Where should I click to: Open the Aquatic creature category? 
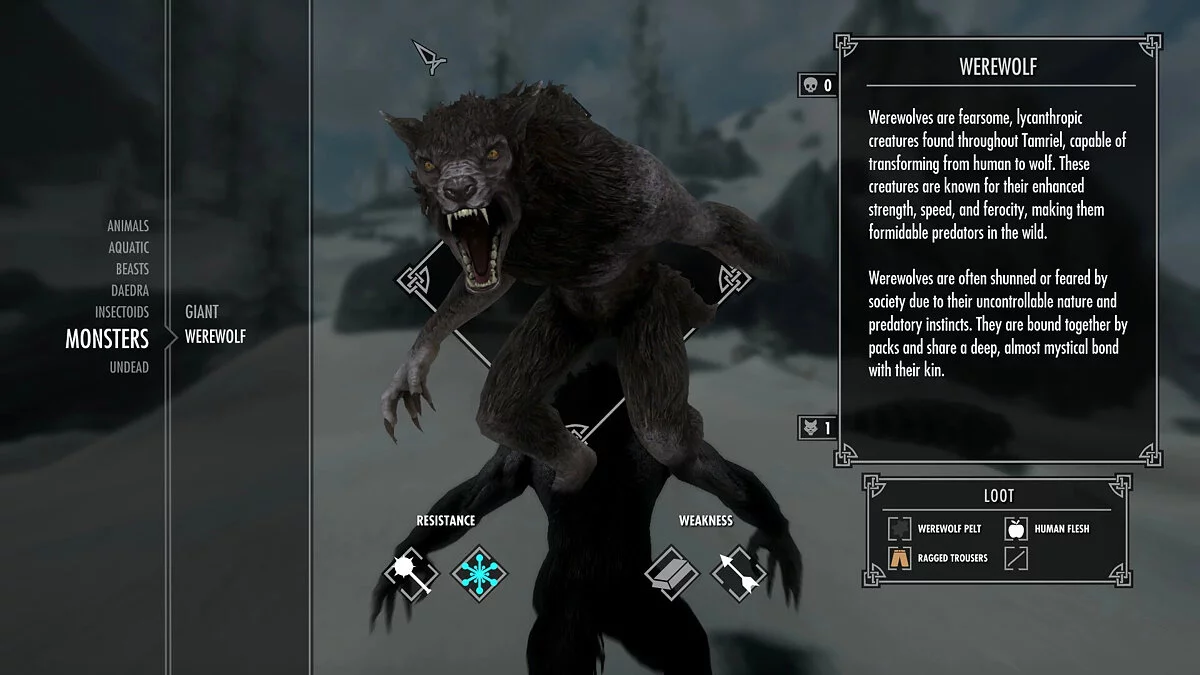click(129, 247)
